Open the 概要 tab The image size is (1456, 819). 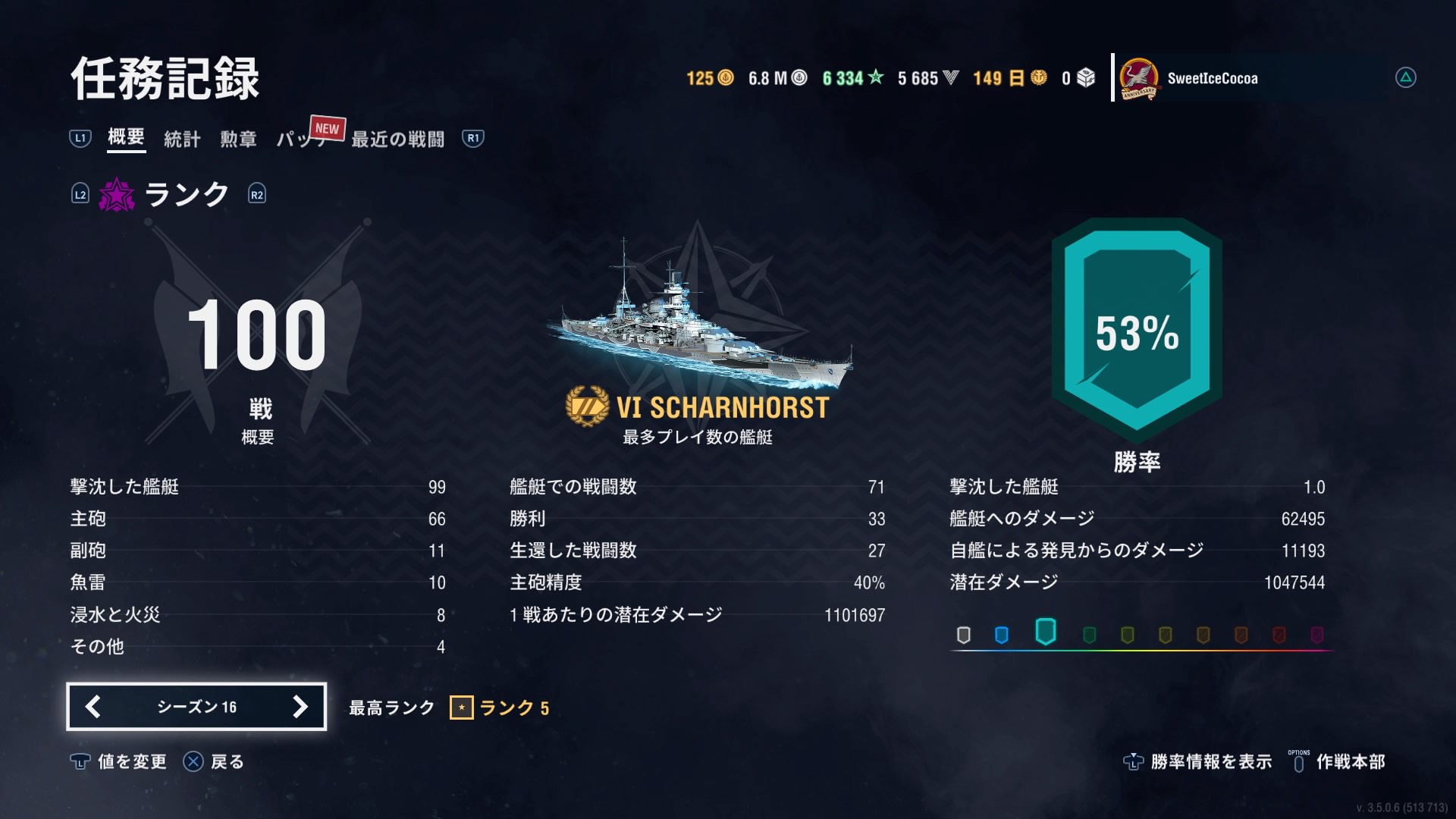click(x=126, y=137)
